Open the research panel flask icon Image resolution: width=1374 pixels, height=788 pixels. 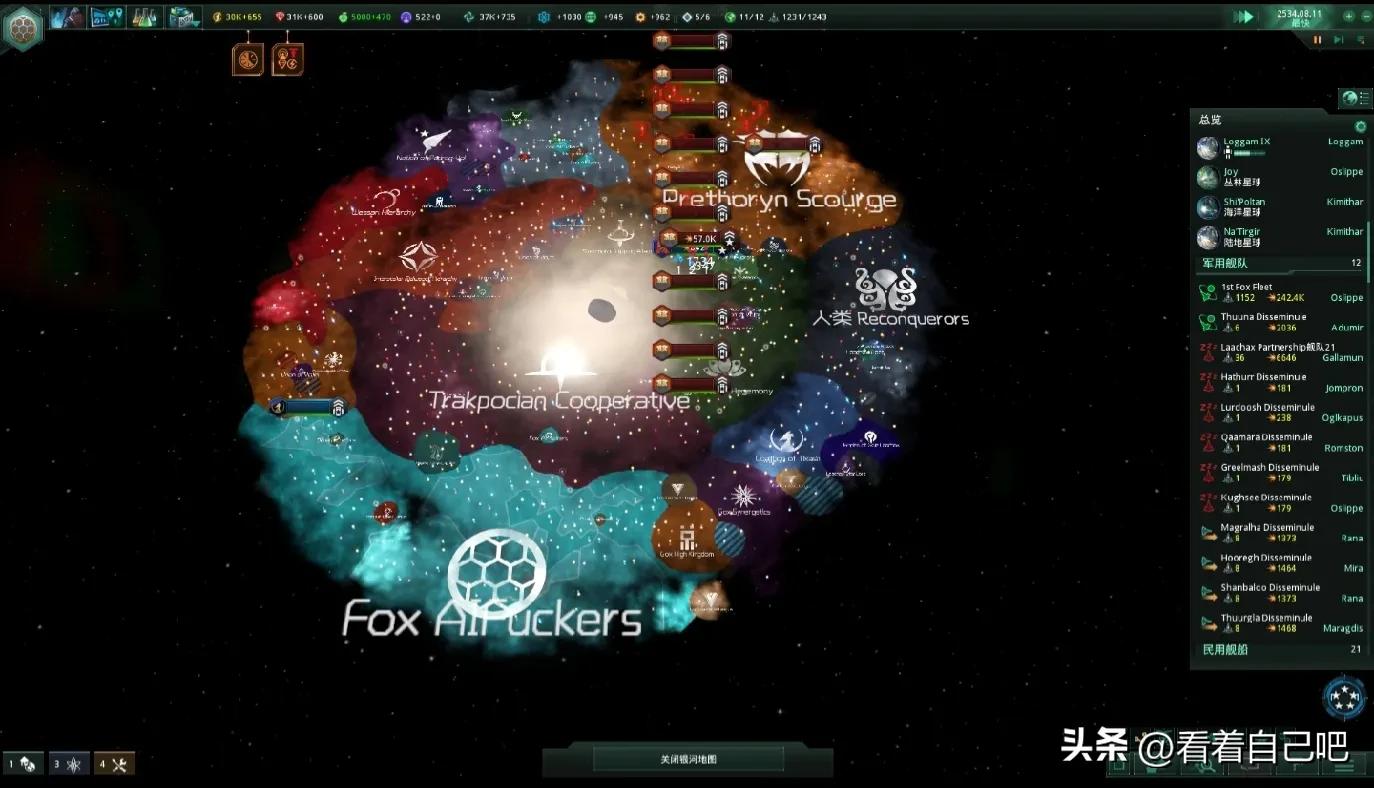tap(145, 17)
